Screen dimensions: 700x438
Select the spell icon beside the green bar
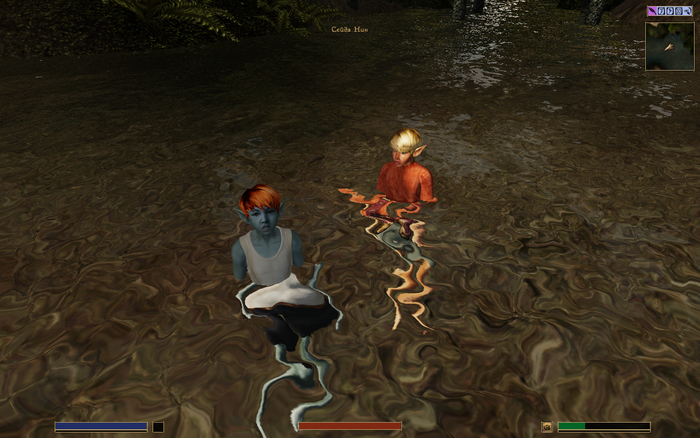547,426
